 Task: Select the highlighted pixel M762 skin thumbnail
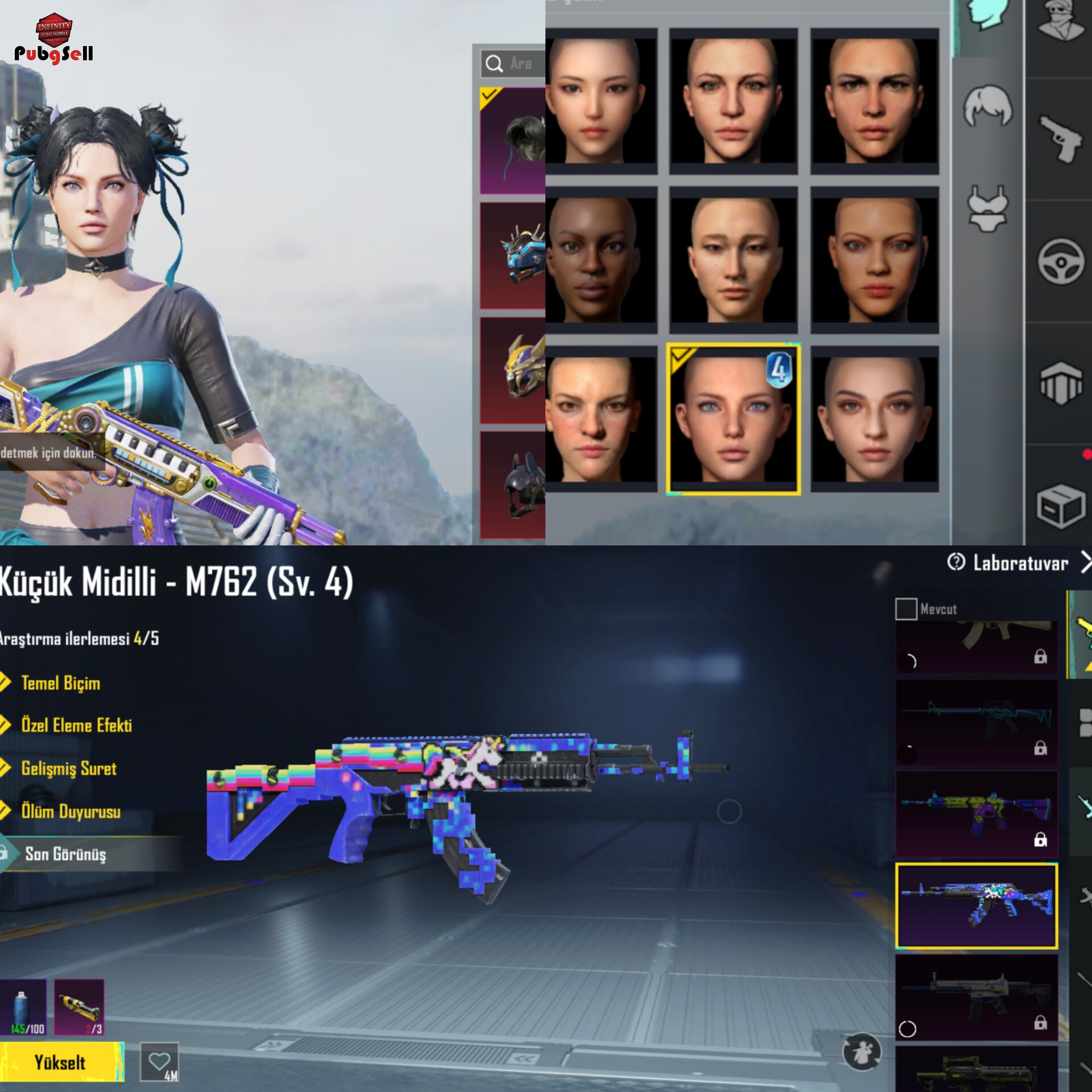point(977,905)
